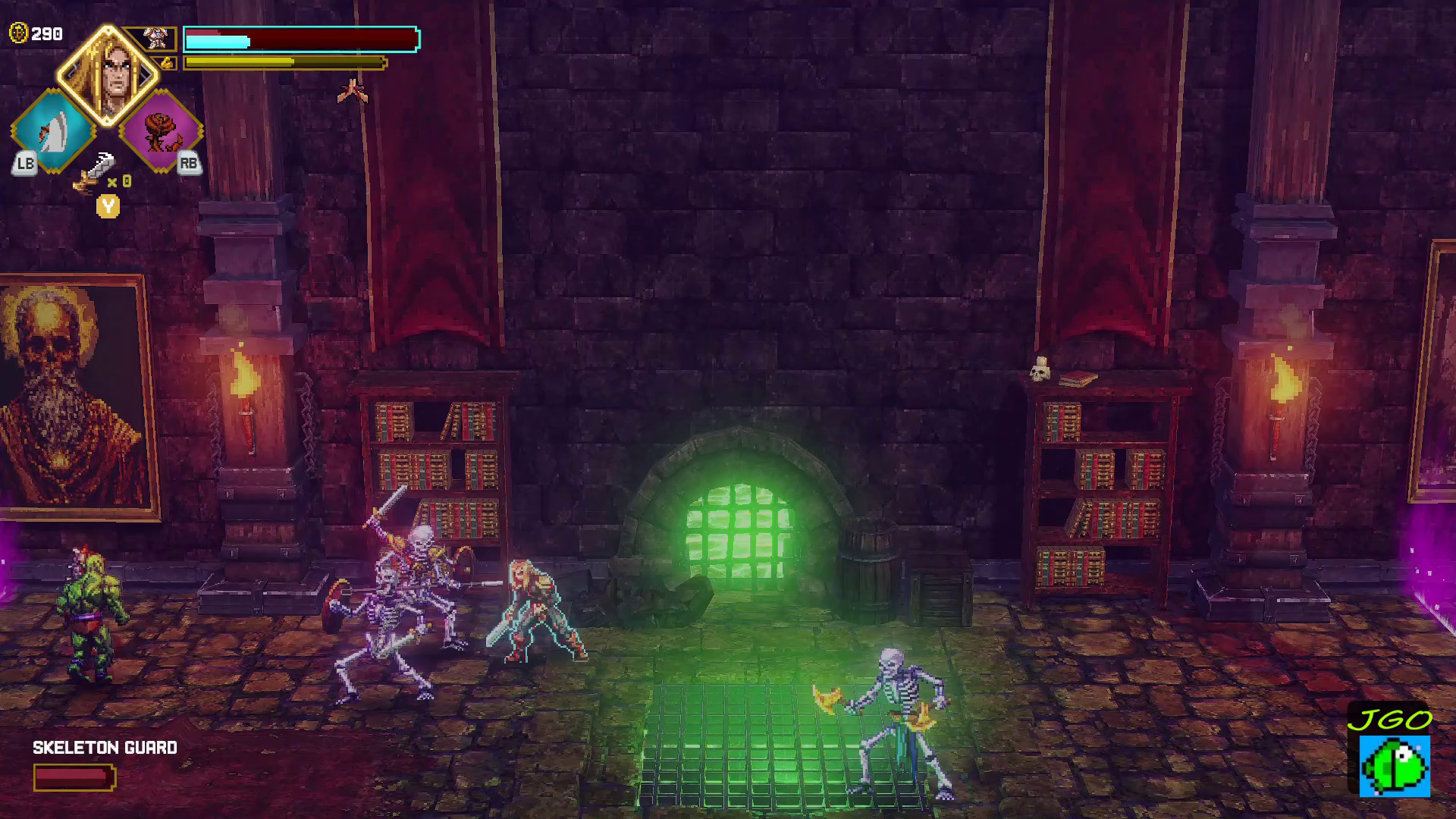Viewport: 1456px width, 819px height.
Task: Activate the teal axe blade ability
Action: click(x=52, y=130)
